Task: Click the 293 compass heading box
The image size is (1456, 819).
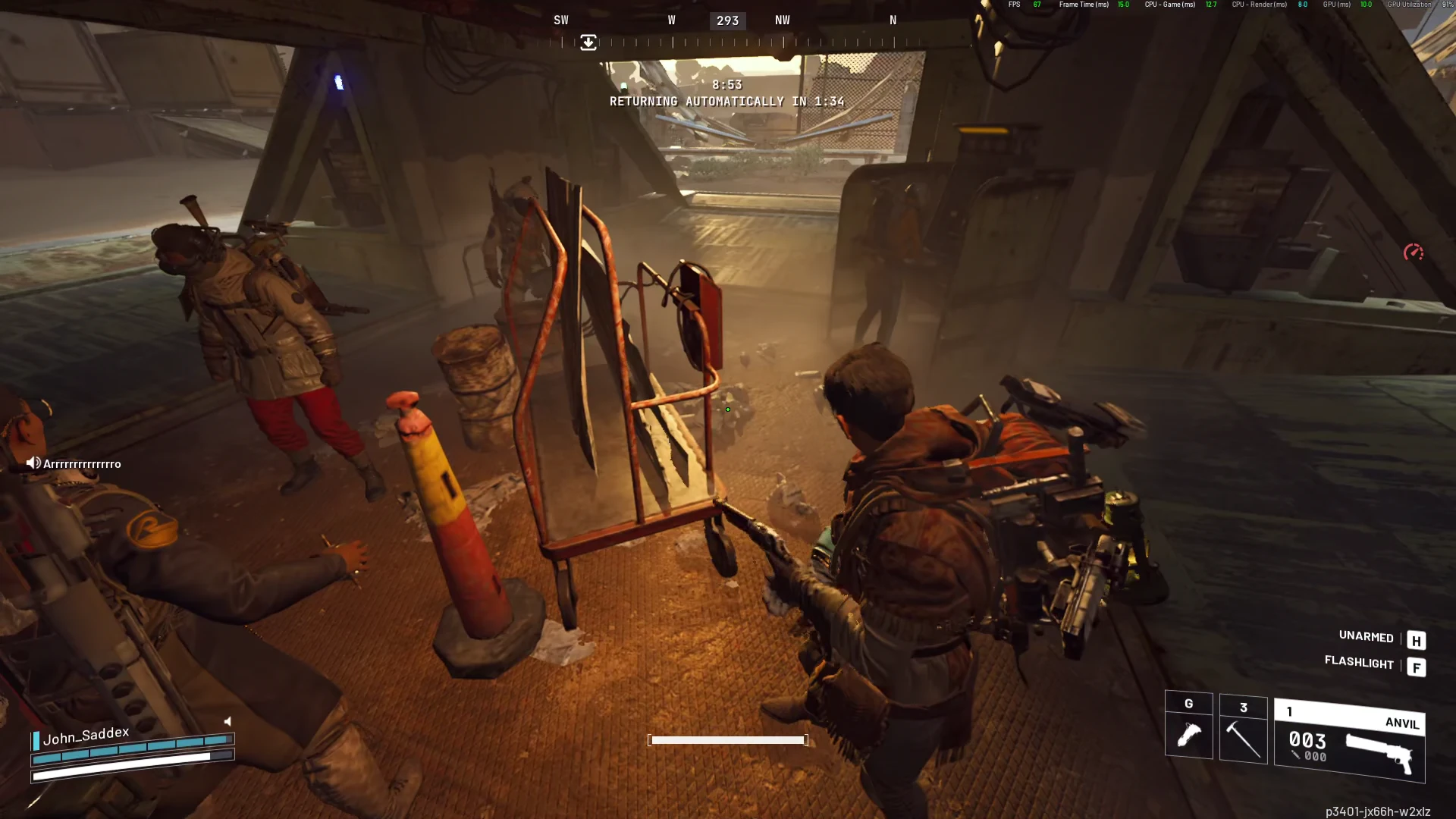Action: coord(727,20)
